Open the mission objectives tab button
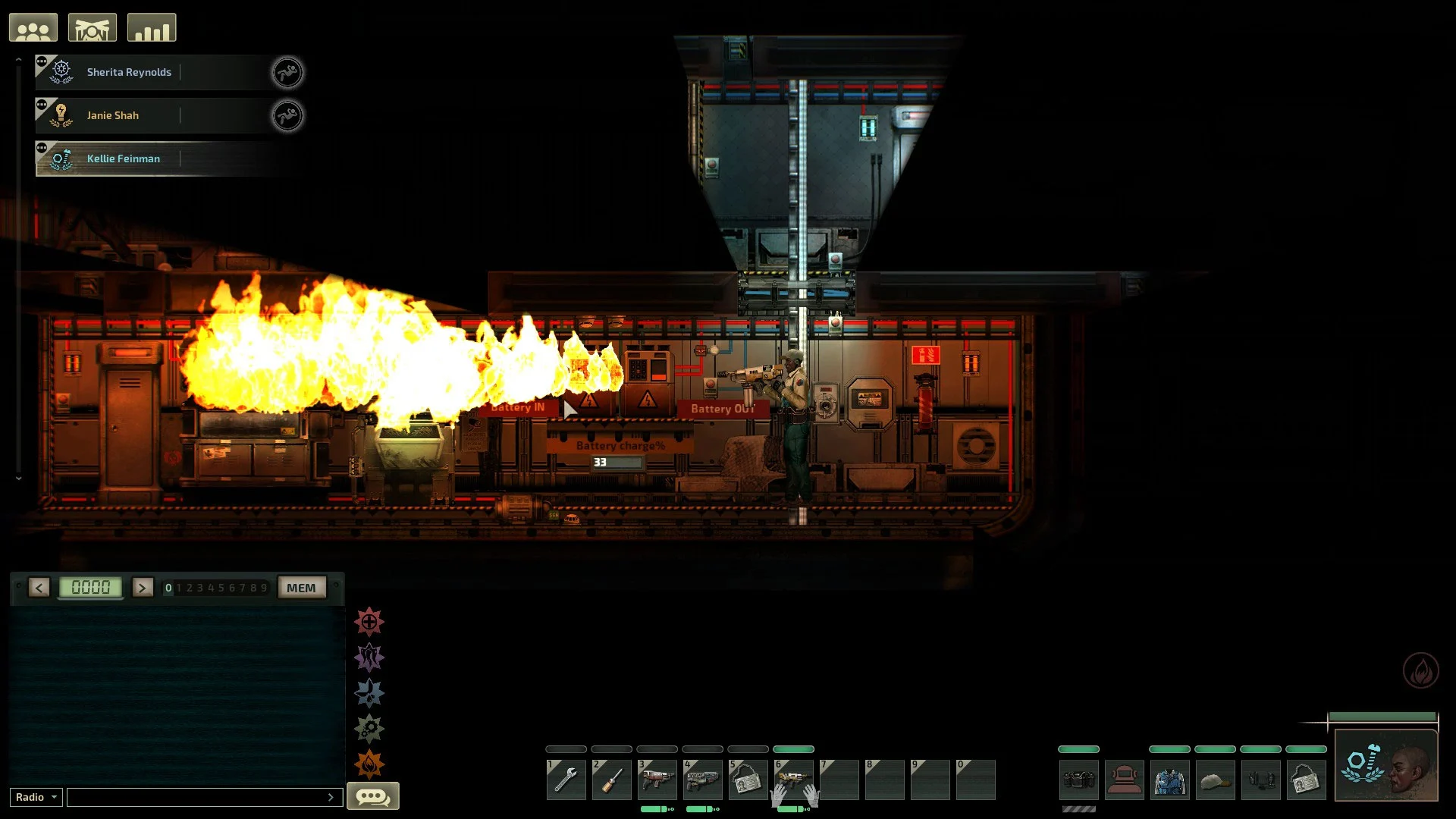1456x819 pixels. [93, 28]
